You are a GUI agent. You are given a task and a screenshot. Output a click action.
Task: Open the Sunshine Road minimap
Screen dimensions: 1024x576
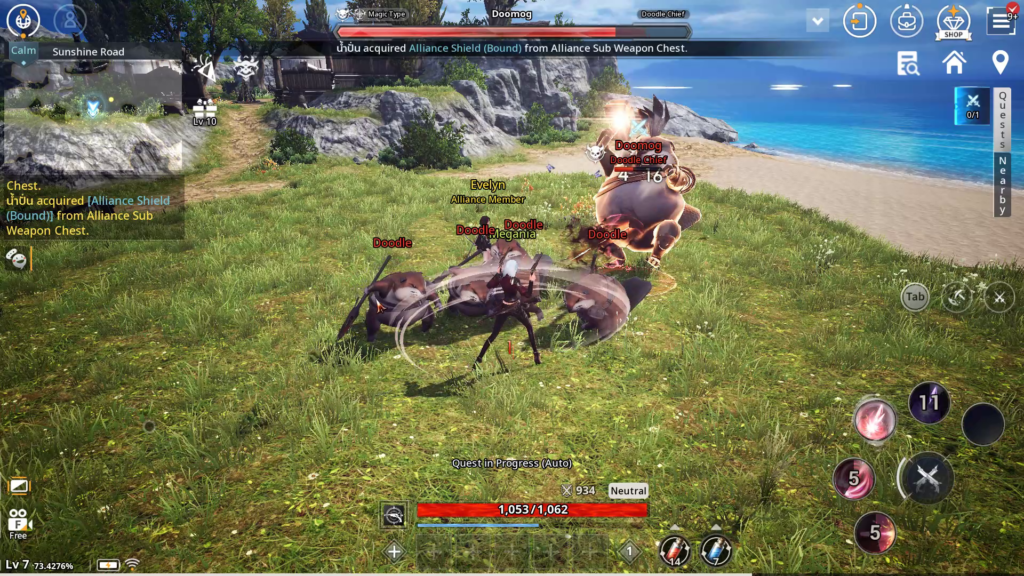pyautogui.click(x=92, y=110)
